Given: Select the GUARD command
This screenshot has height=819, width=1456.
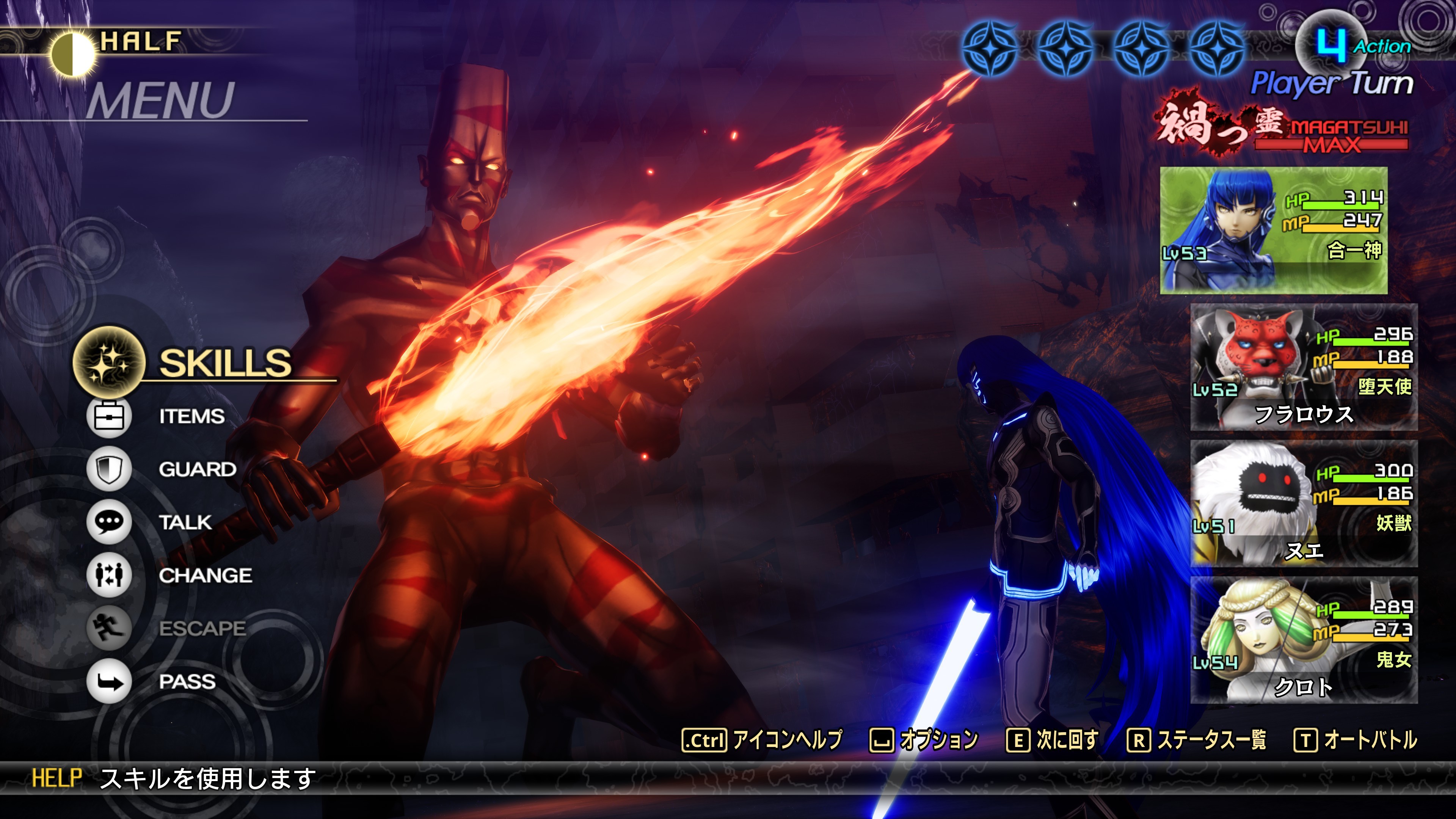Looking at the screenshot, I should (x=197, y=469).
